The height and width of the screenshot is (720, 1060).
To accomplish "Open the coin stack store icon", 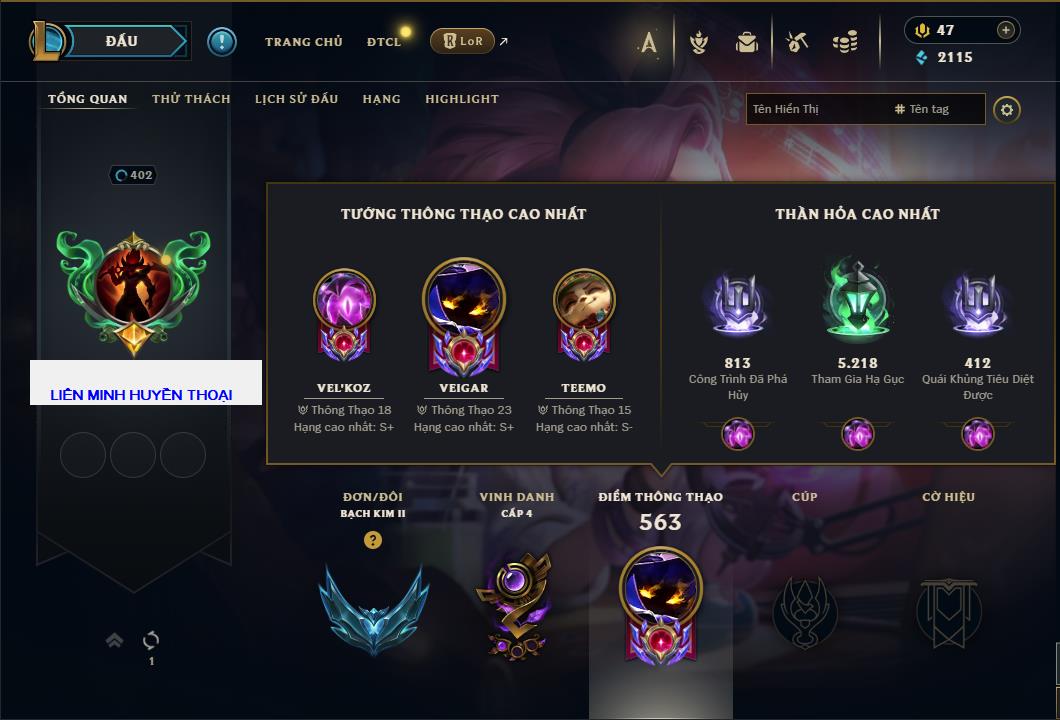I will coord(845,42).
